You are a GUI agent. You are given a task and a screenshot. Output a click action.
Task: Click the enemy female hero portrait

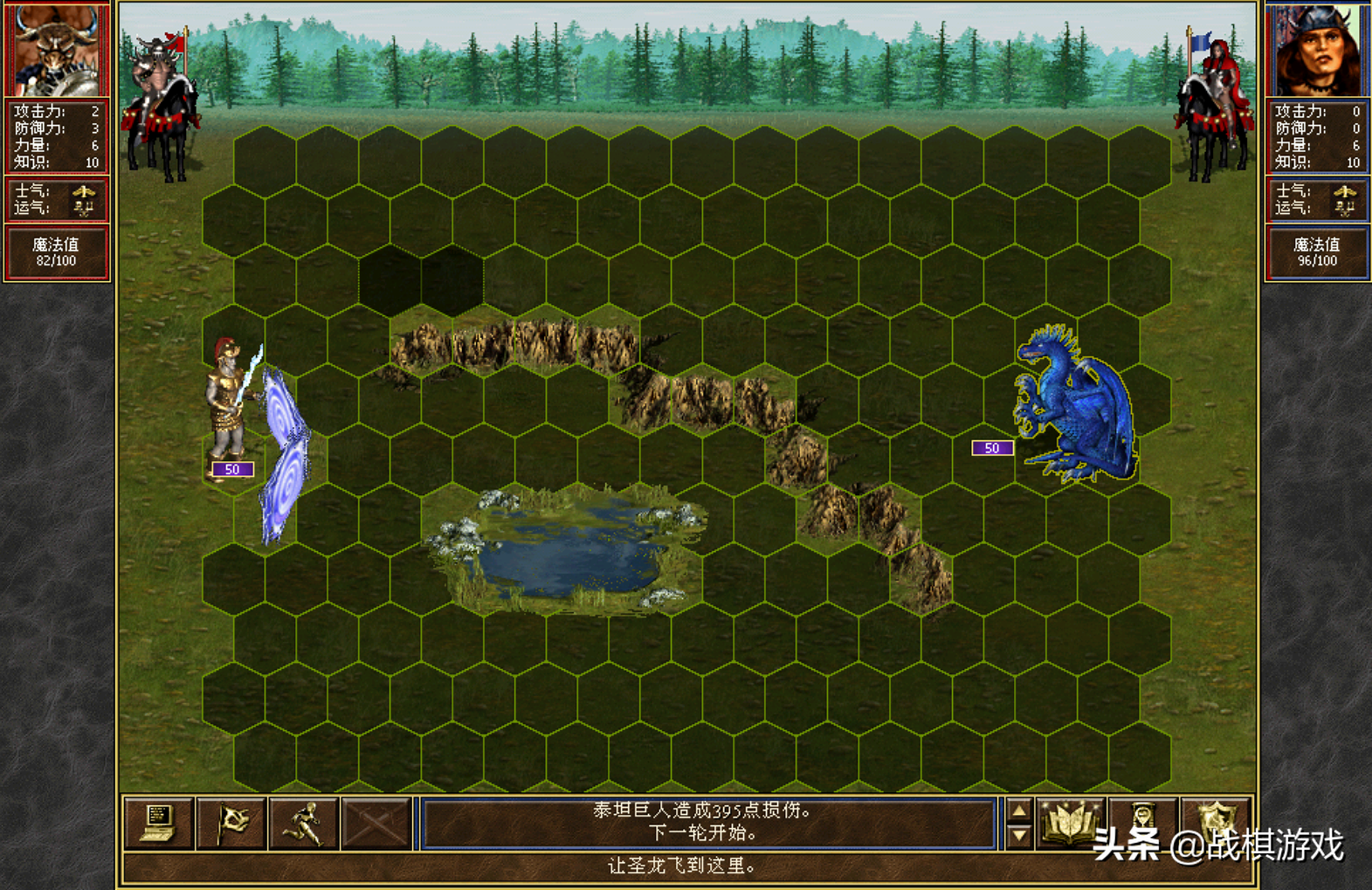(1316, 49)
